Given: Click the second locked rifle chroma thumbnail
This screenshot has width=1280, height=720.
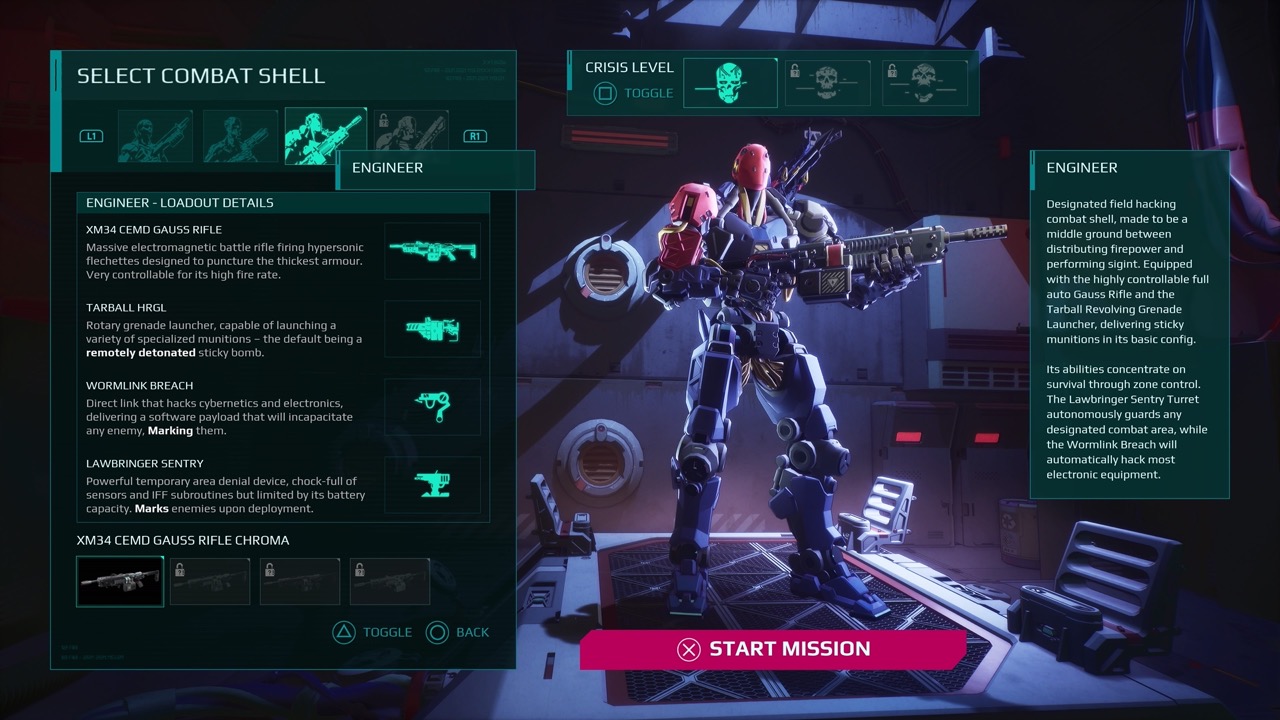Looking at the screenshot, I should (209, 581).
